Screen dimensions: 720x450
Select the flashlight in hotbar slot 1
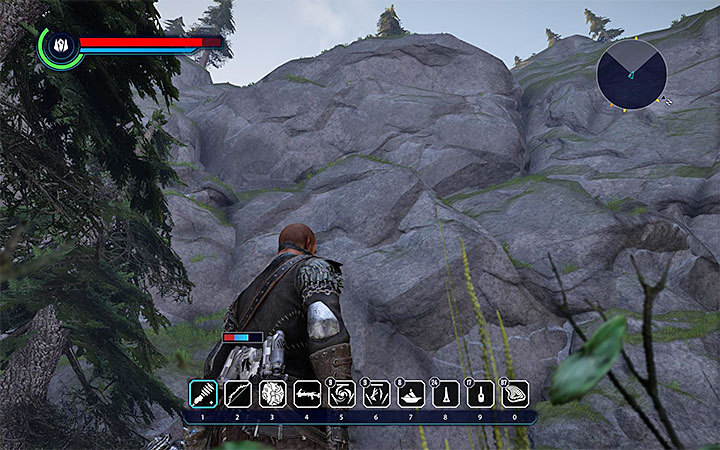tap(203, 394)
